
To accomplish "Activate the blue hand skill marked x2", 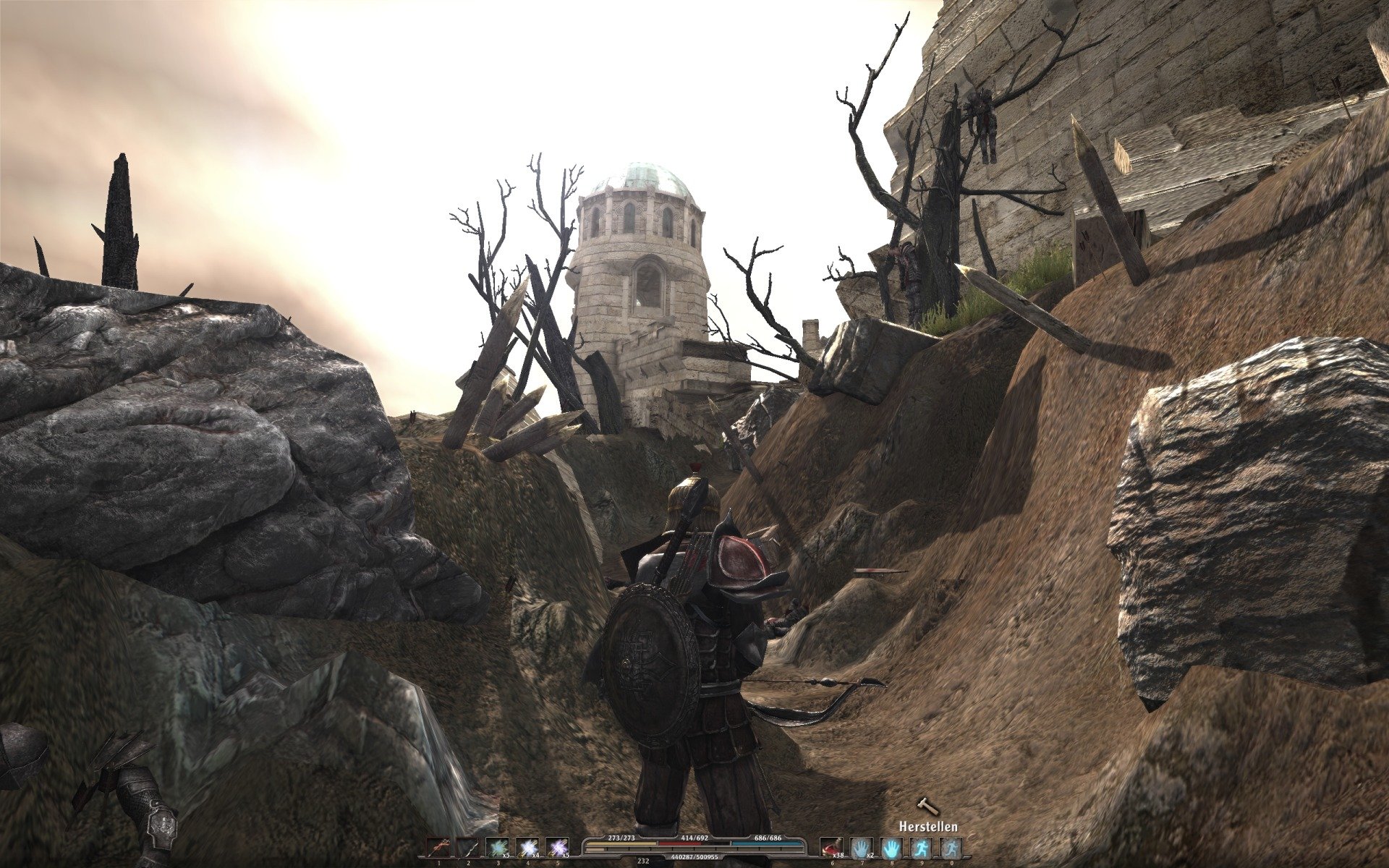I will [862, 847].
